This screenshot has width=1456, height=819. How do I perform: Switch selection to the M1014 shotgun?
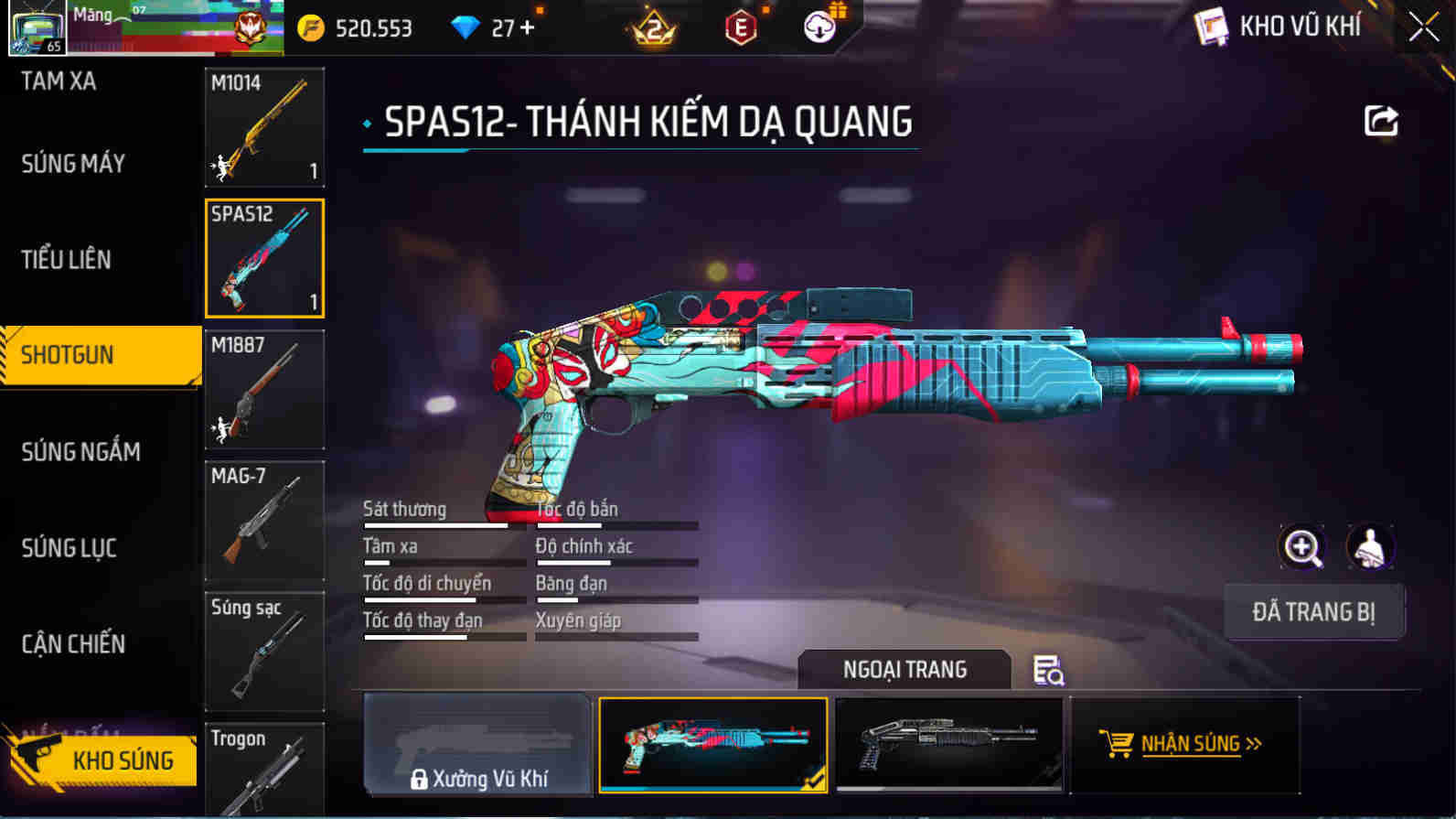click(264, 128)
